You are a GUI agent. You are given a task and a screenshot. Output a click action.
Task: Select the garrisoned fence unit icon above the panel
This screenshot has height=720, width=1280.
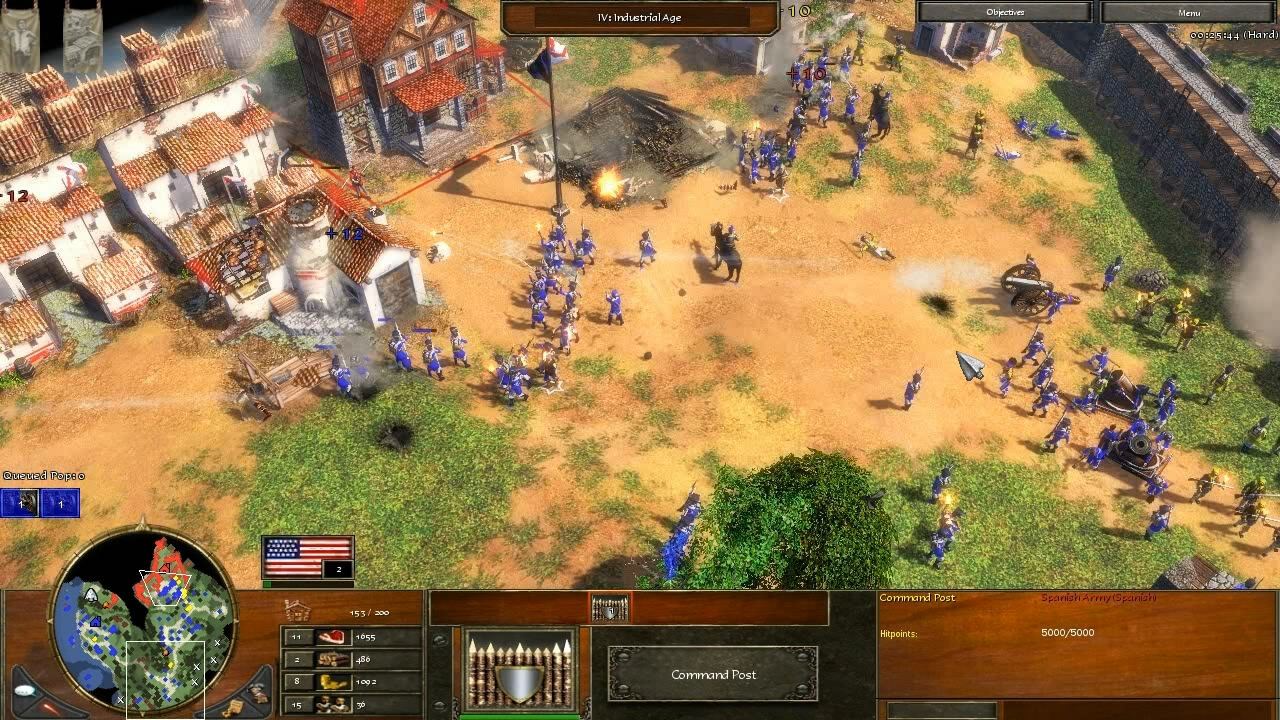pyautogui.click(x=610, y=607)
